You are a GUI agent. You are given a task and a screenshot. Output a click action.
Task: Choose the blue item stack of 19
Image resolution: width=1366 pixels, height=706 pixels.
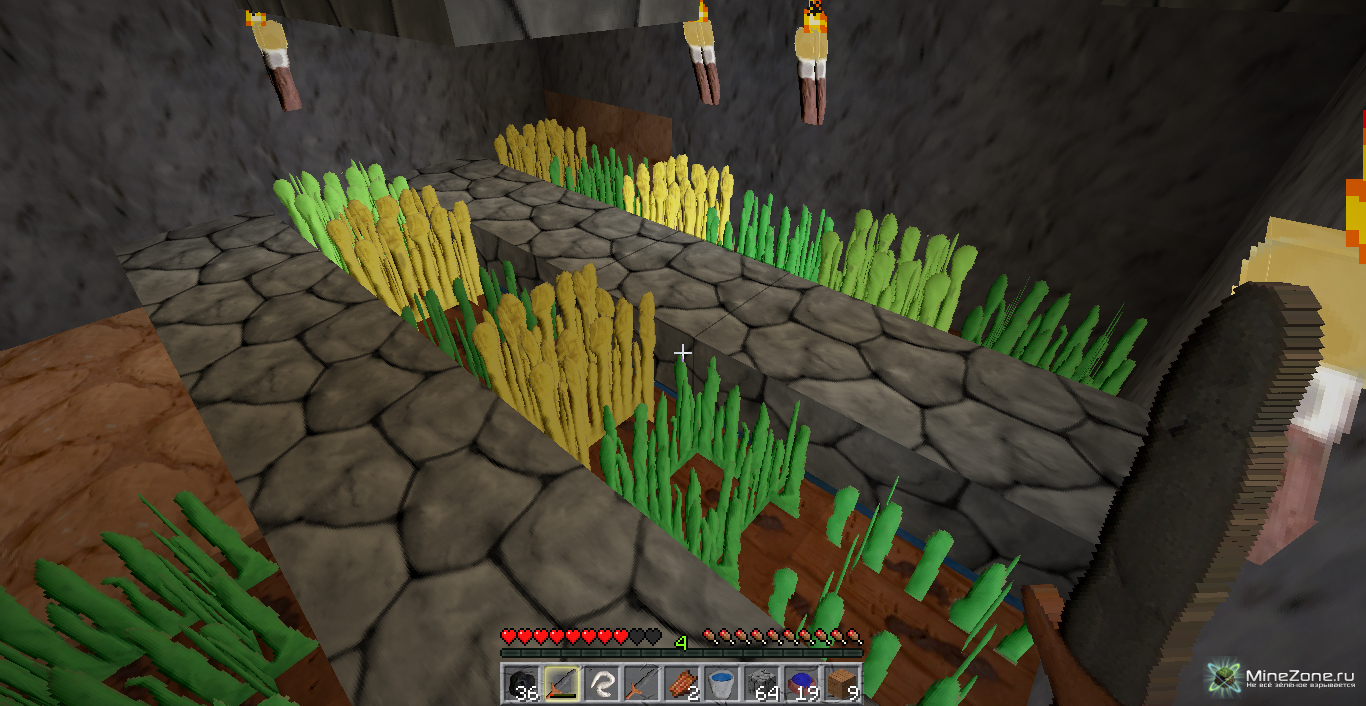801,684
